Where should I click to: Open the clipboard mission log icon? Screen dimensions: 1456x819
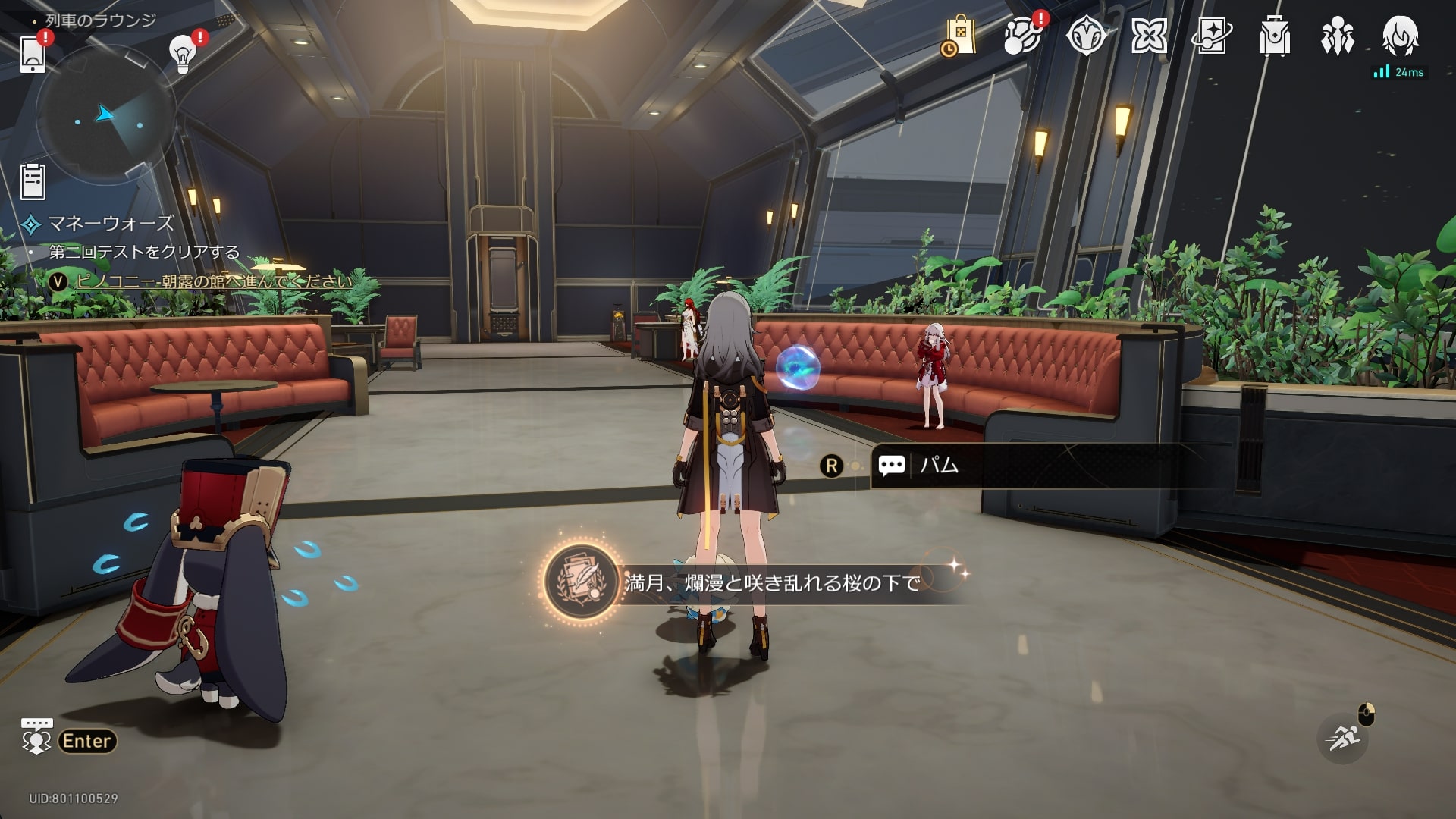33,182
